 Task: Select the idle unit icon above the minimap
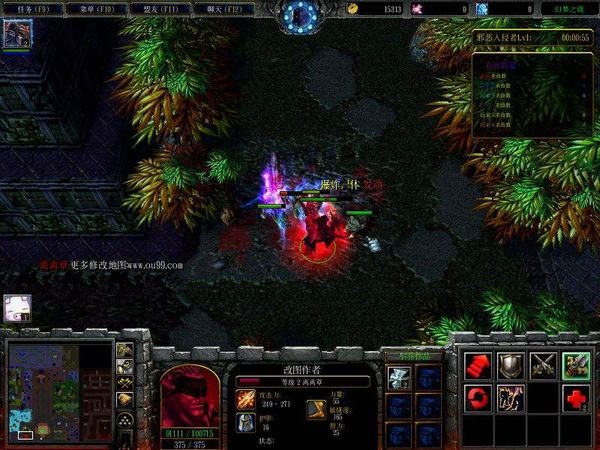tap(17, 308)
